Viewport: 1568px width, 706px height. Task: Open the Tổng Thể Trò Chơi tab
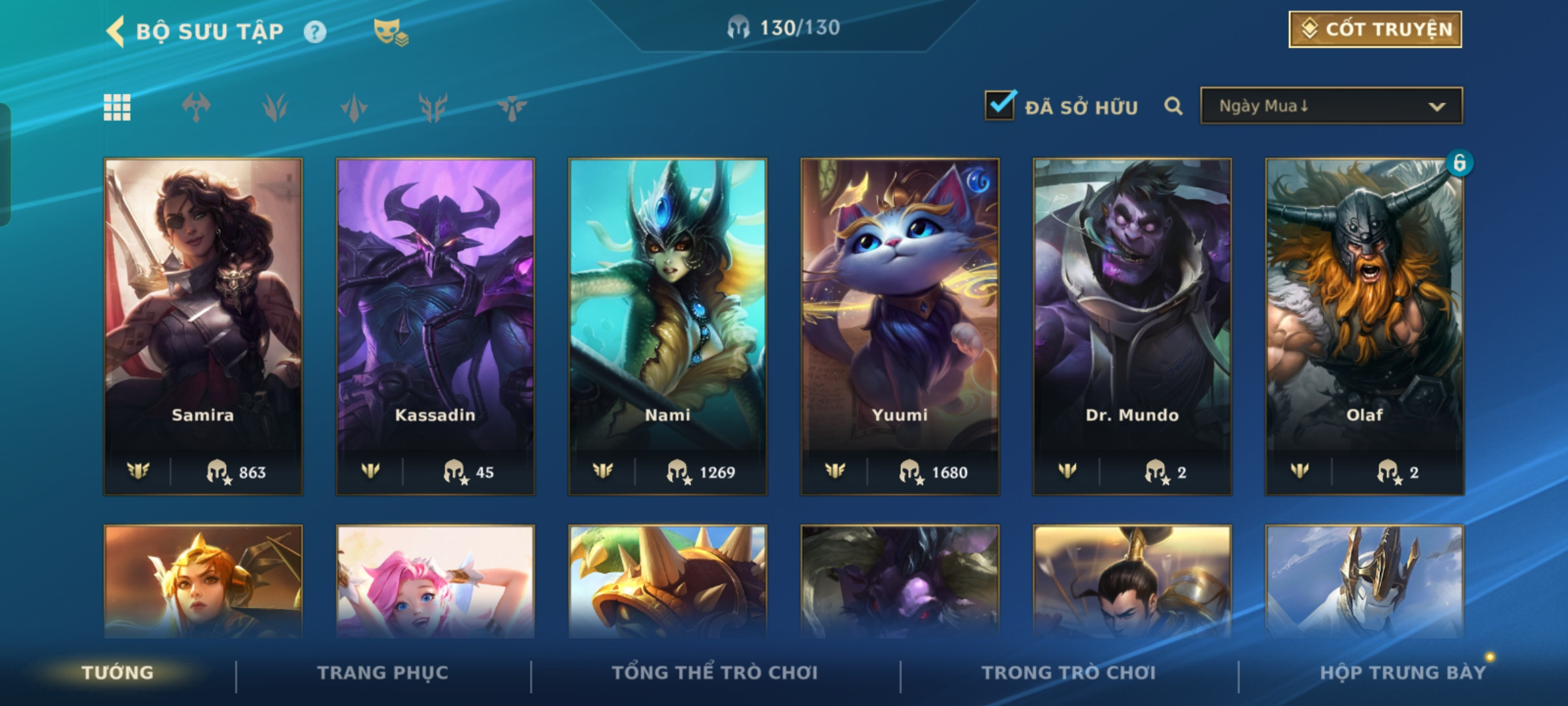point(715,673)
